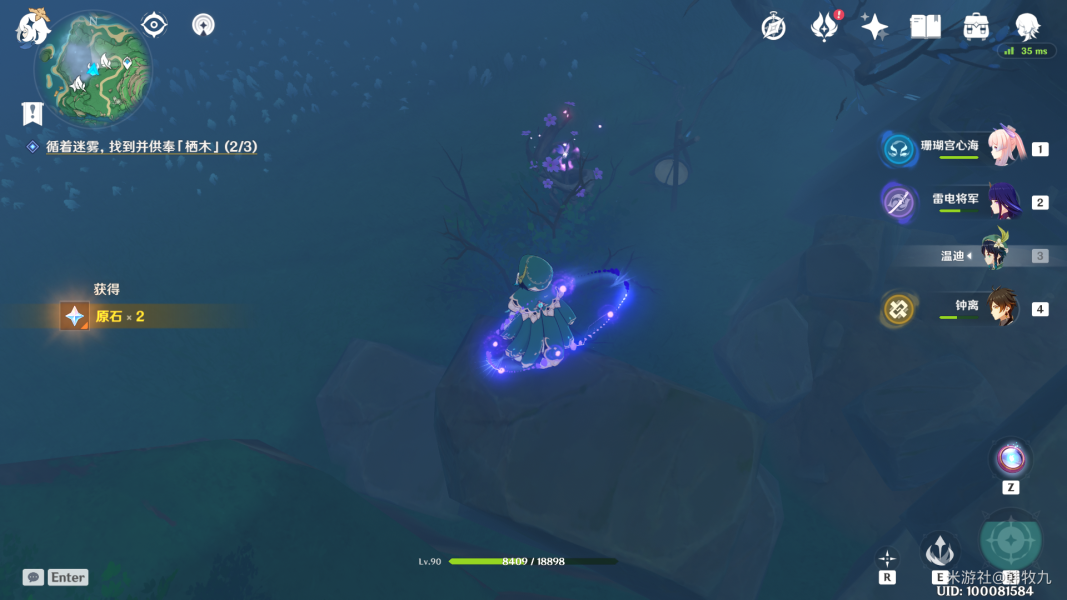The height and width of the screenshot is (600, 1067).
Task: Click the round spire icon beside the eye
Action: [203, 24]
